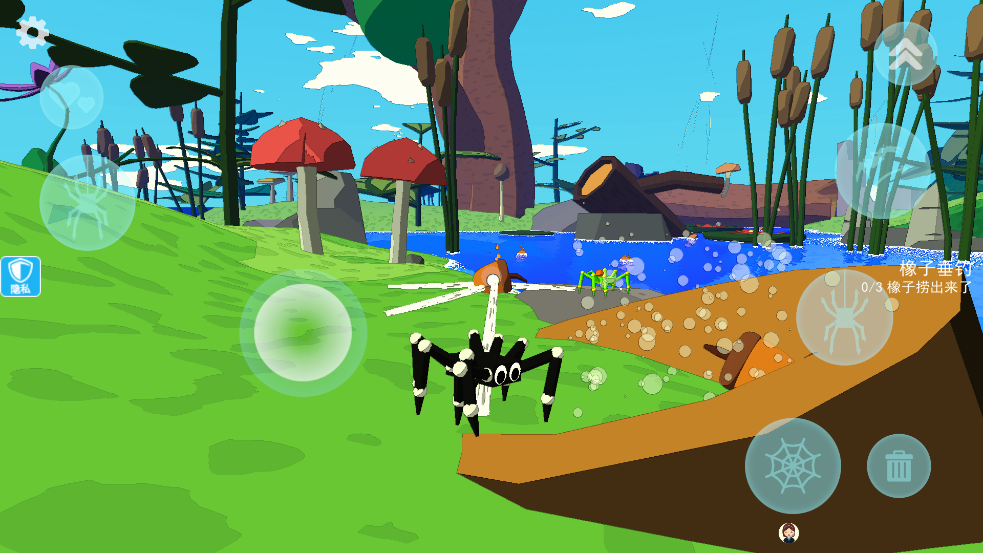Tap the double hearts bubble button
983x553 pixels.
[72, 98]
